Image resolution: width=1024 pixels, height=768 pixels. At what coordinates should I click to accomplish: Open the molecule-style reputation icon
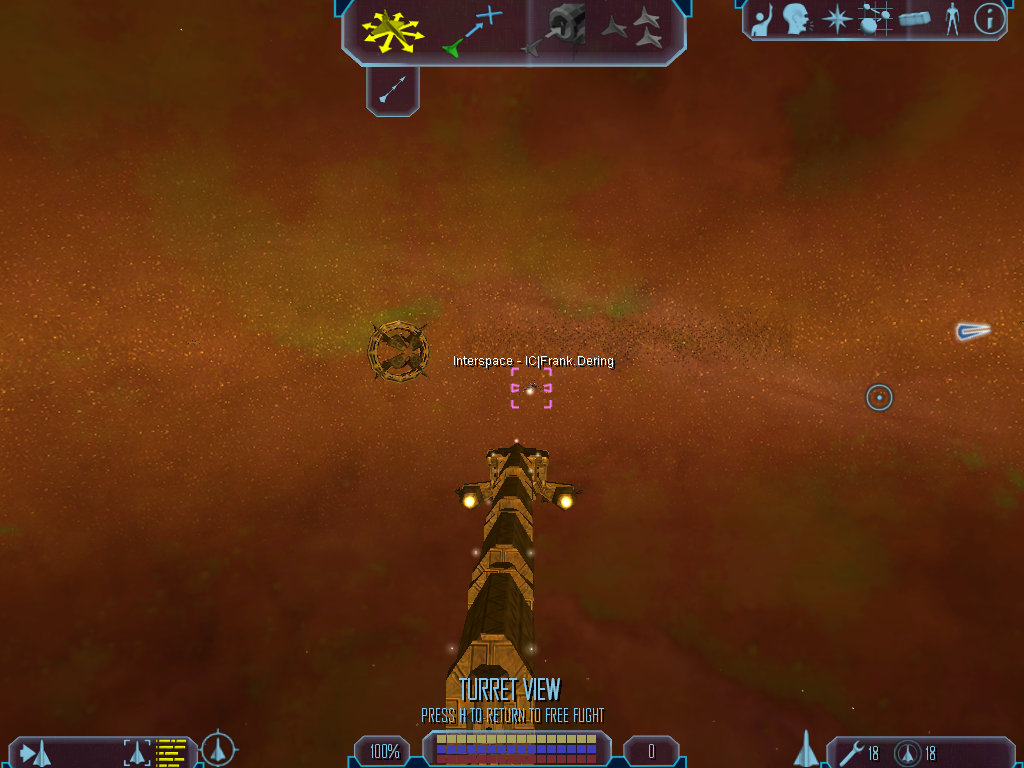[876, 19]
